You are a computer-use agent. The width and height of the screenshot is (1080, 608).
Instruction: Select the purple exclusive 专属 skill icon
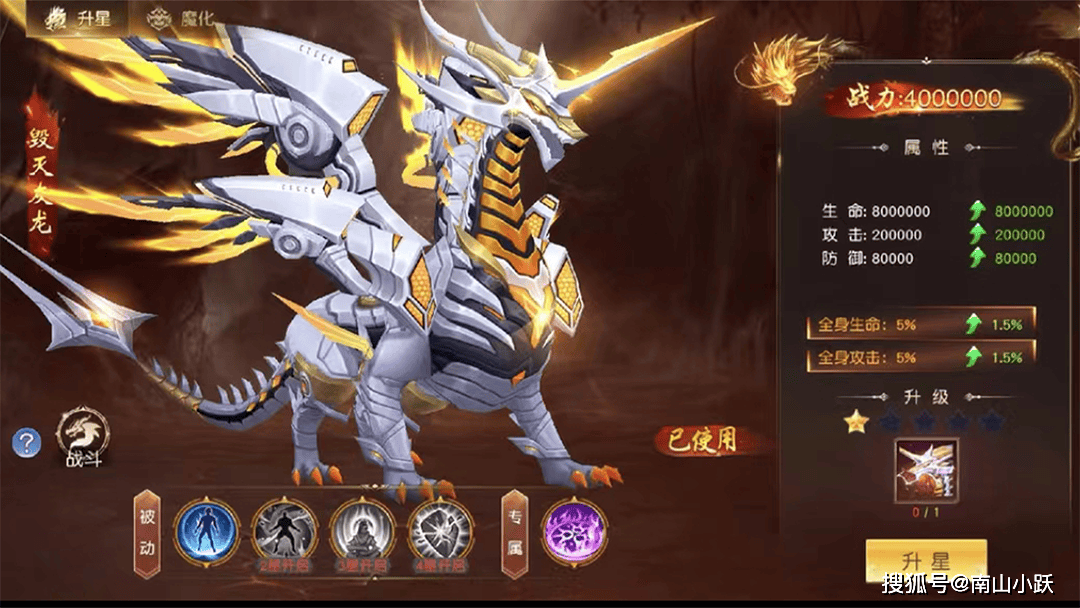[x=574, y=530]
